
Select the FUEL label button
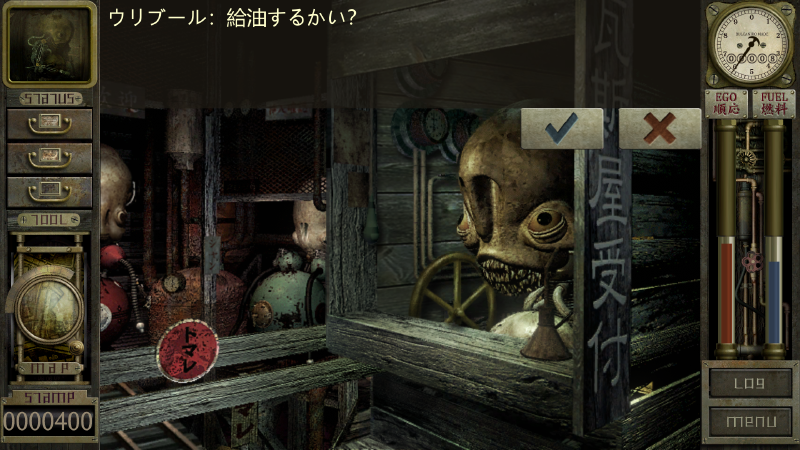point(773,104)
